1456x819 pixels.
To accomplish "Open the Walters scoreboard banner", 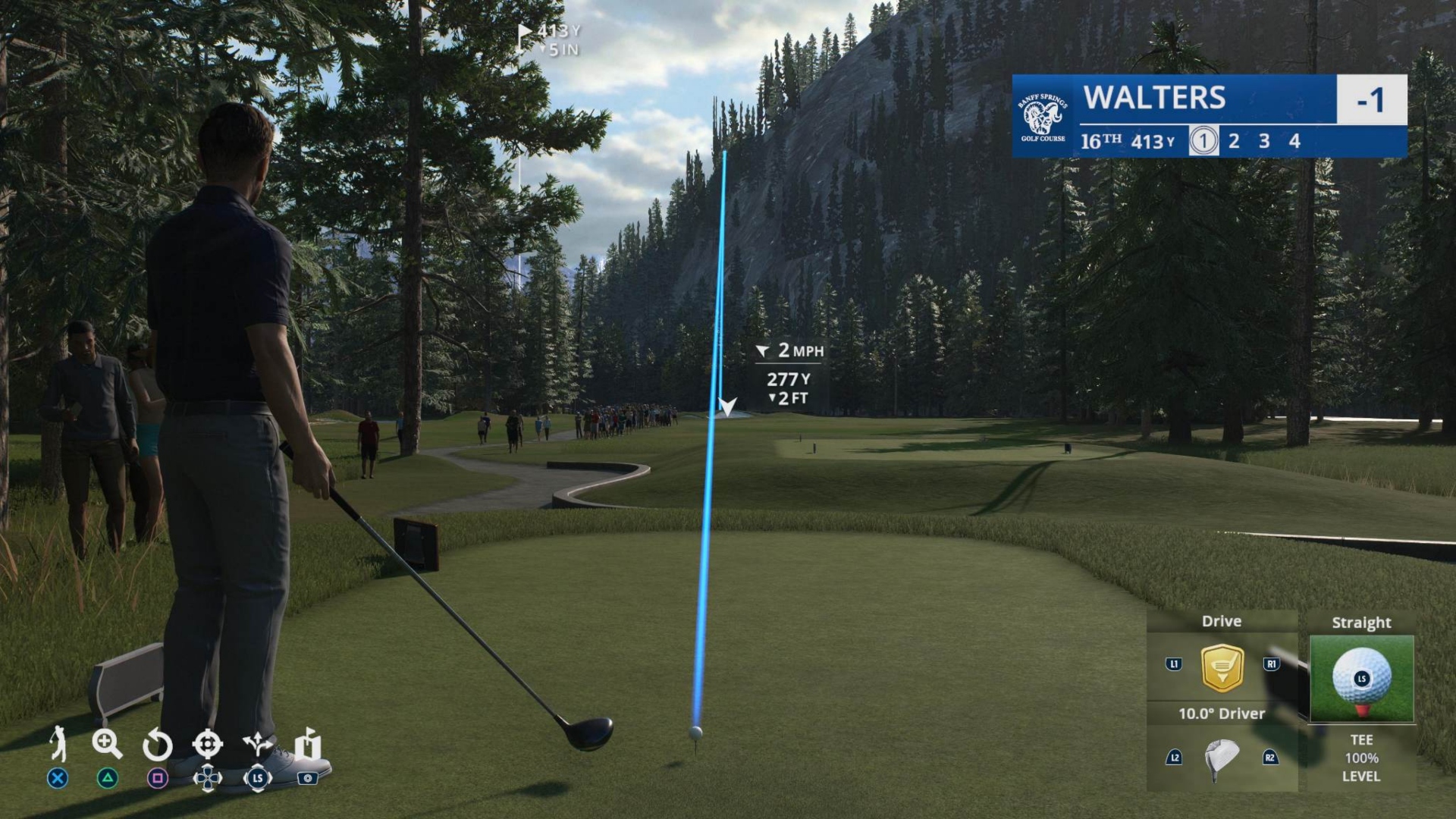I will click(1209, 115).
